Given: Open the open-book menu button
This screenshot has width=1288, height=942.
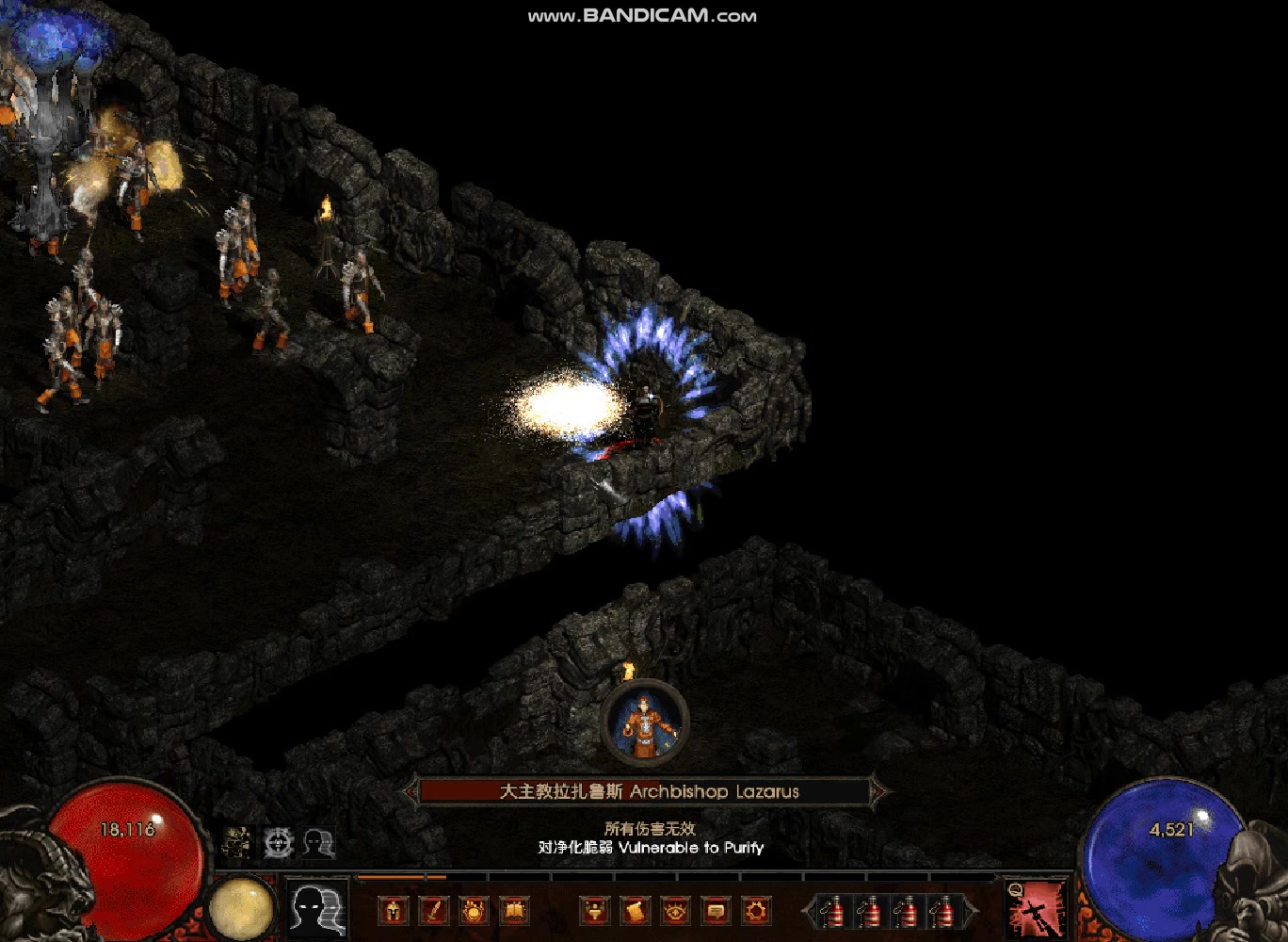Looking at the screenshot, I should 514,911.
